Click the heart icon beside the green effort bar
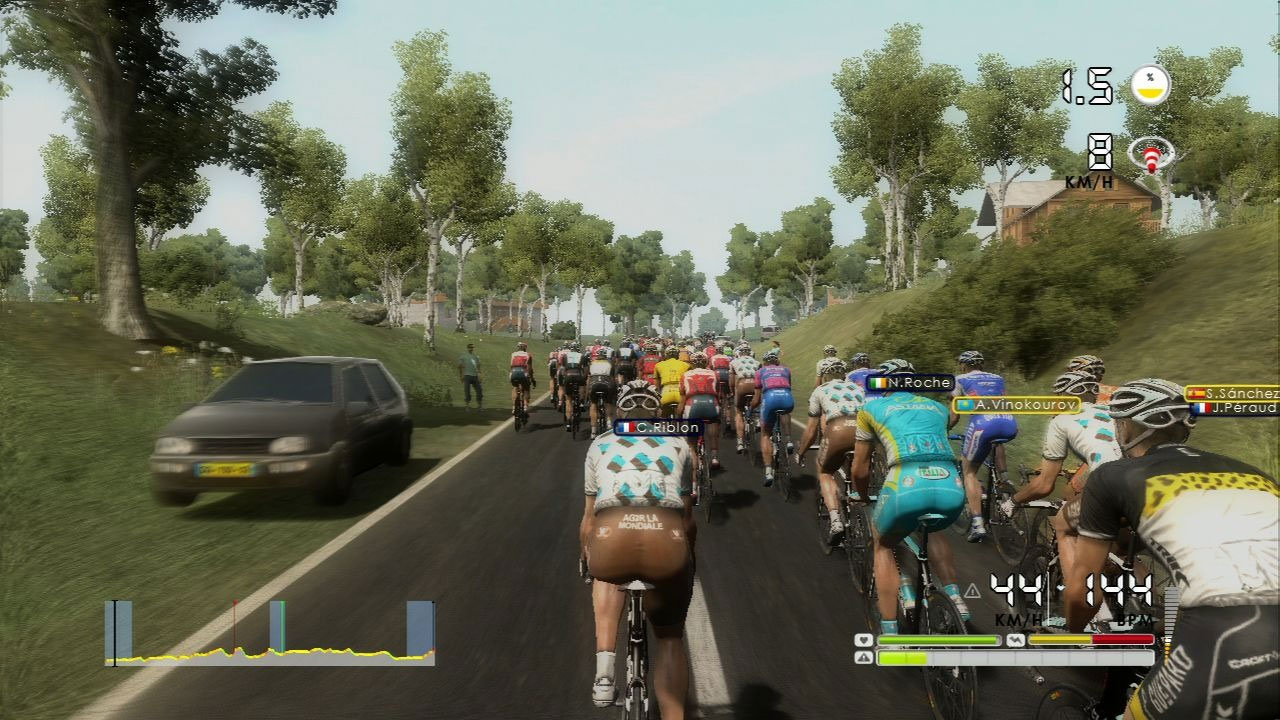The width and height of the screenshot is (1280, 720). 863,640
